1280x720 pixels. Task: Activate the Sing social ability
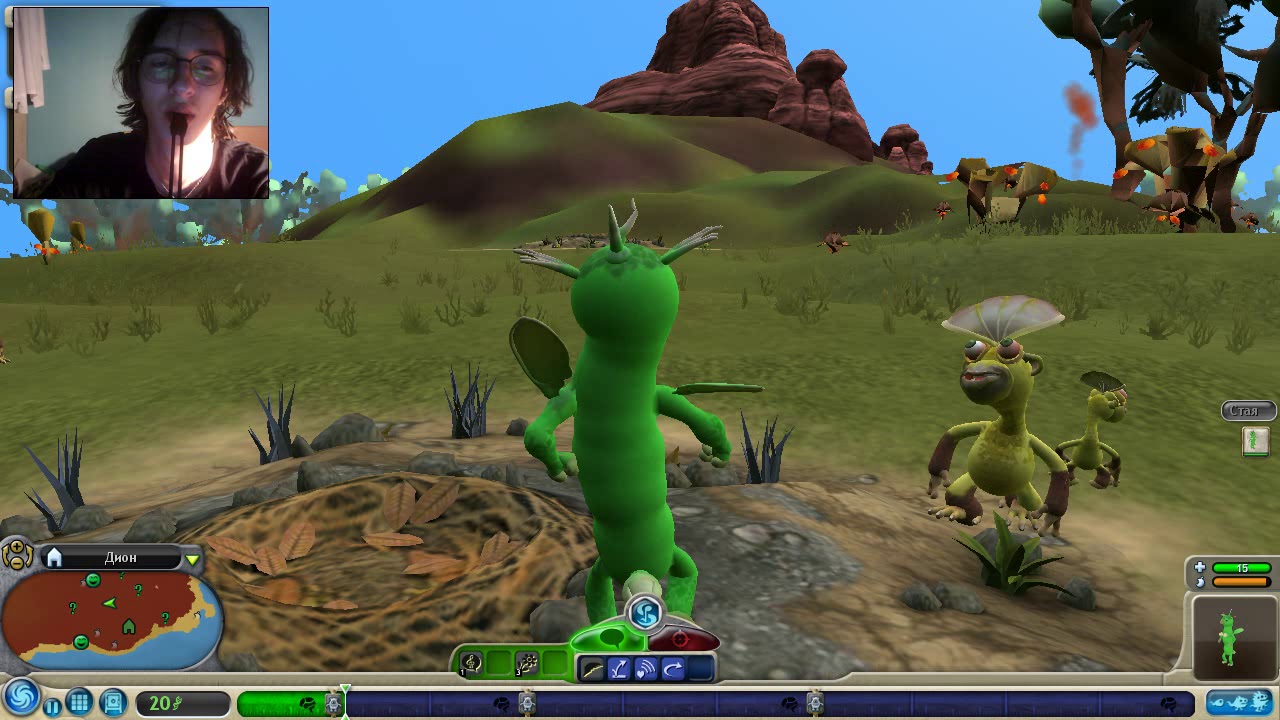(x=472, y=664)
